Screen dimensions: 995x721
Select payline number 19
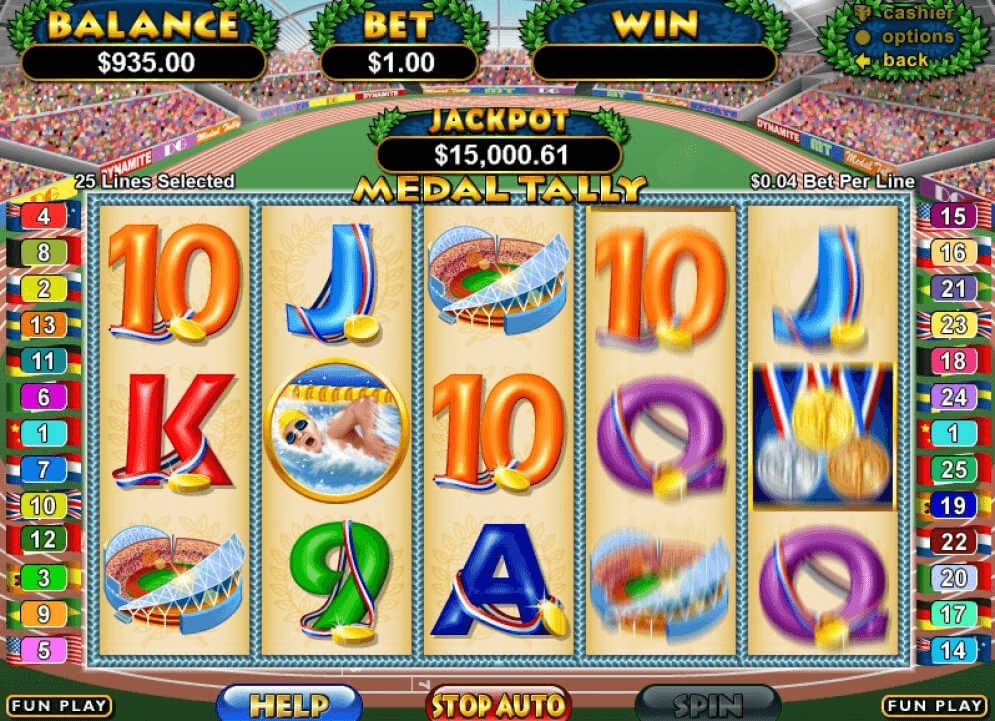(x=953, y=506)
